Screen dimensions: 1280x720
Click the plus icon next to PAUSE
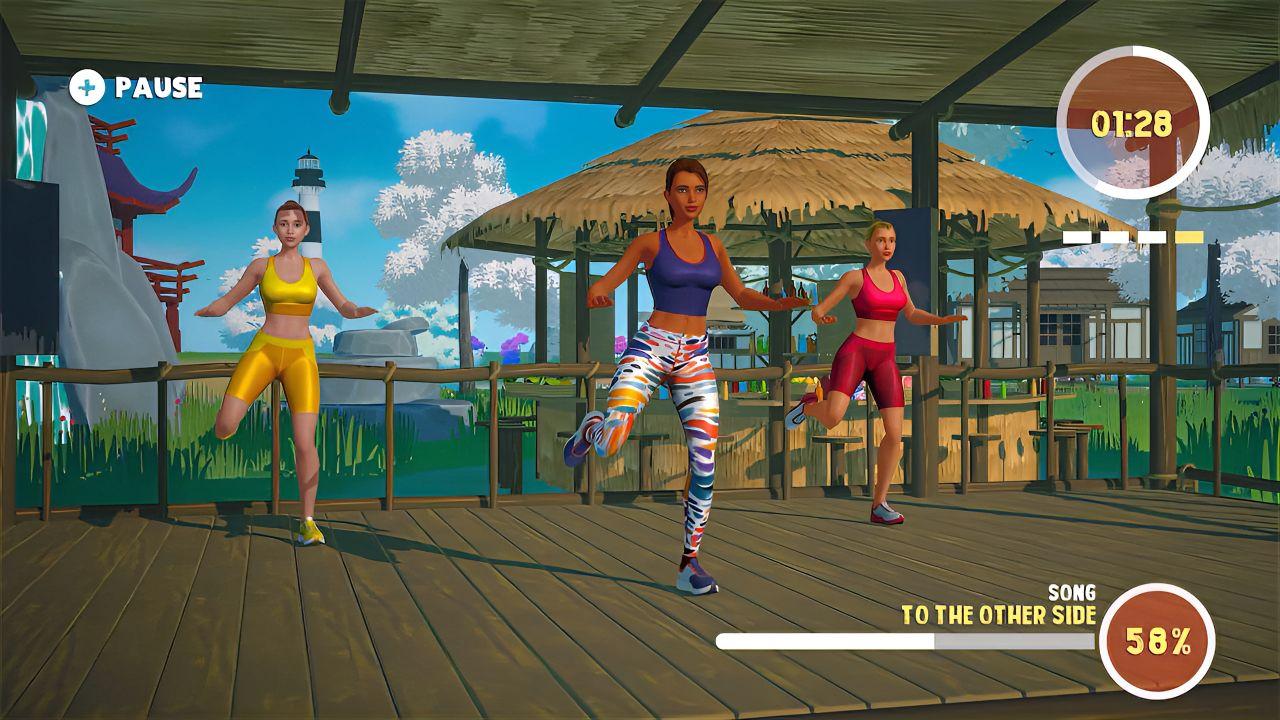pyautogui.click(x=89, y=89)
